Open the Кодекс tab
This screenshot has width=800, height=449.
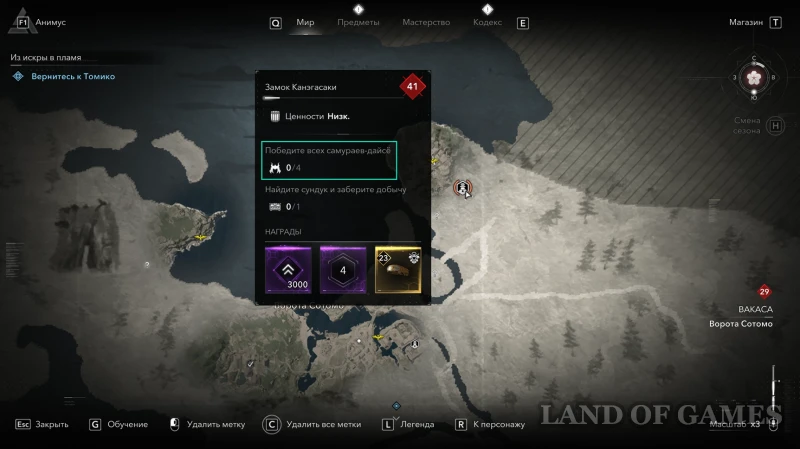(487, 22)
